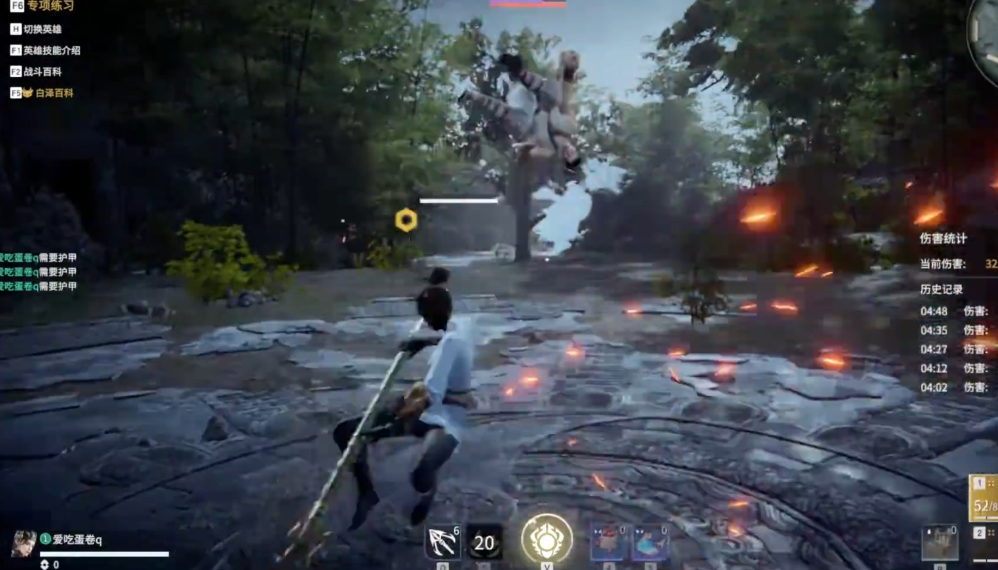Click the yellow hexagon waypoint marker
998x570 pixels.
(x=406, y=220)
